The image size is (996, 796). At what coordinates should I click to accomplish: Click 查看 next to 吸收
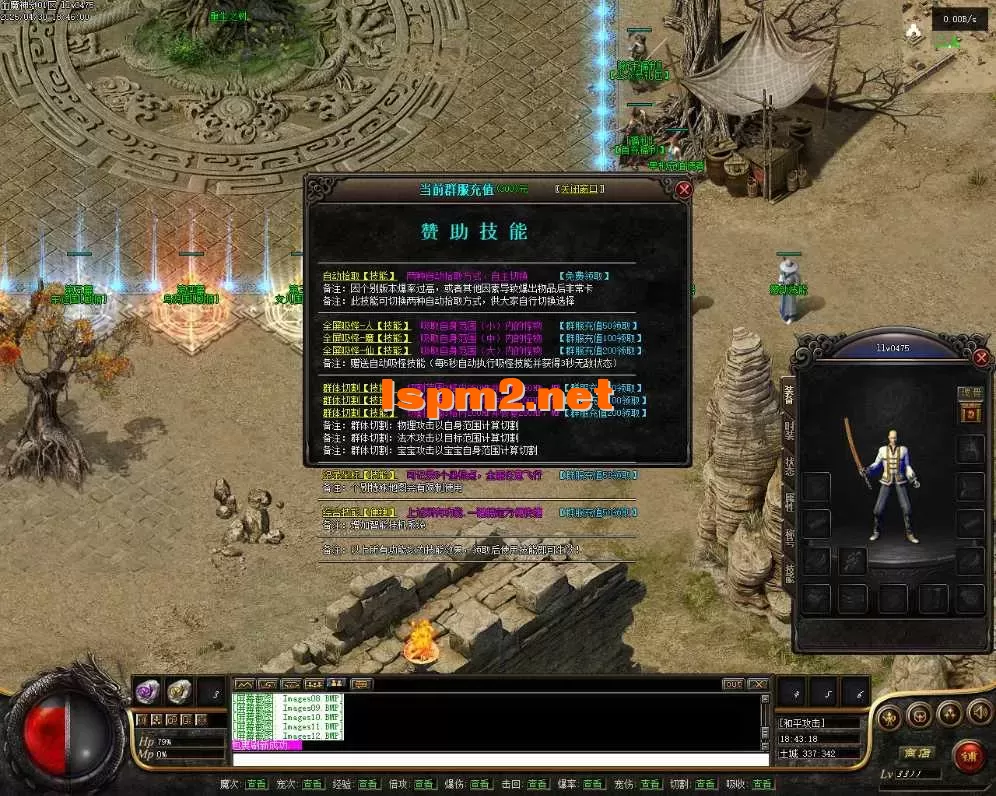(763, 785)
